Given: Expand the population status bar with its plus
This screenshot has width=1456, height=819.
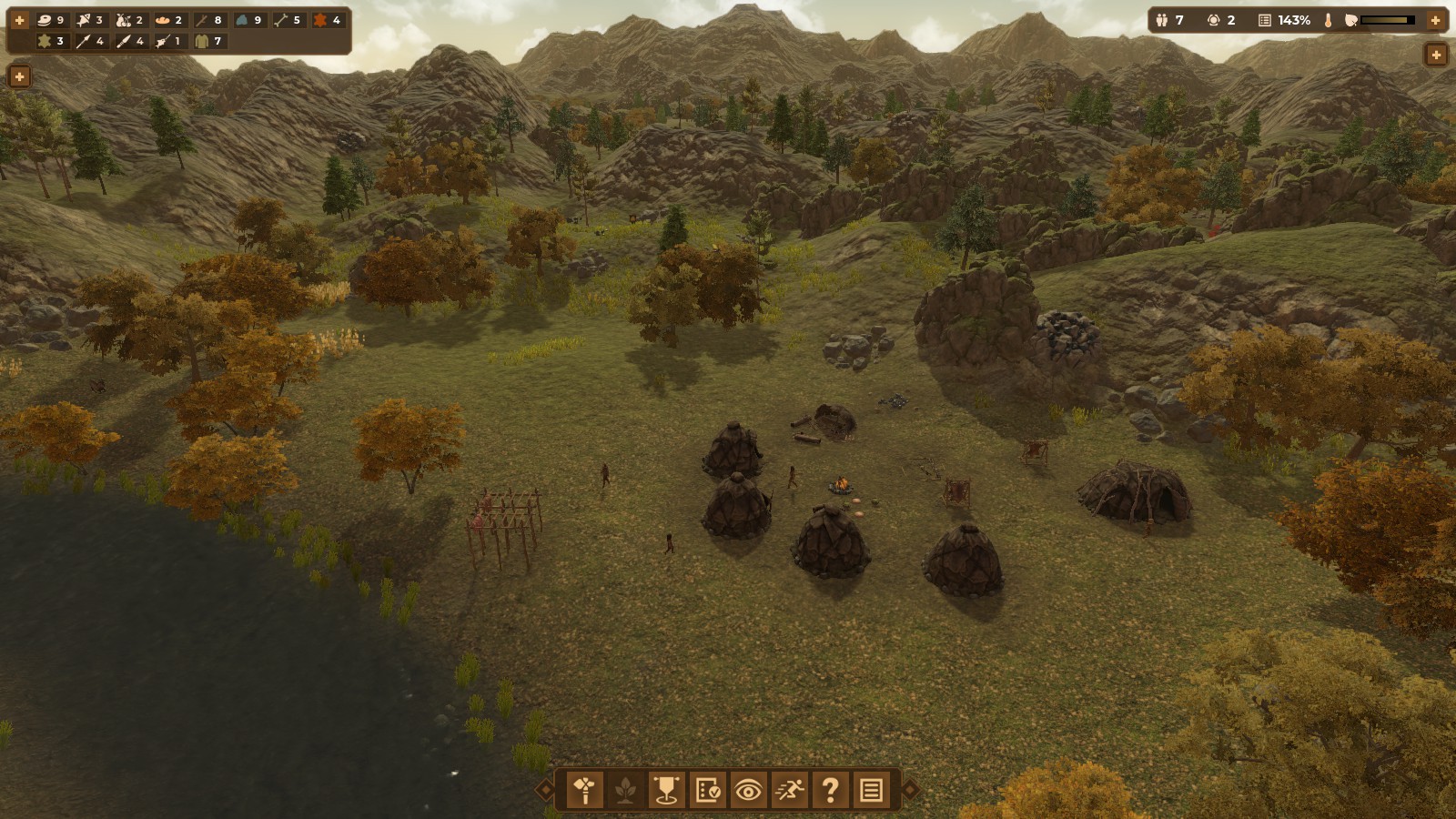Looking at the screenshot, I should [x=1435, y=20].
